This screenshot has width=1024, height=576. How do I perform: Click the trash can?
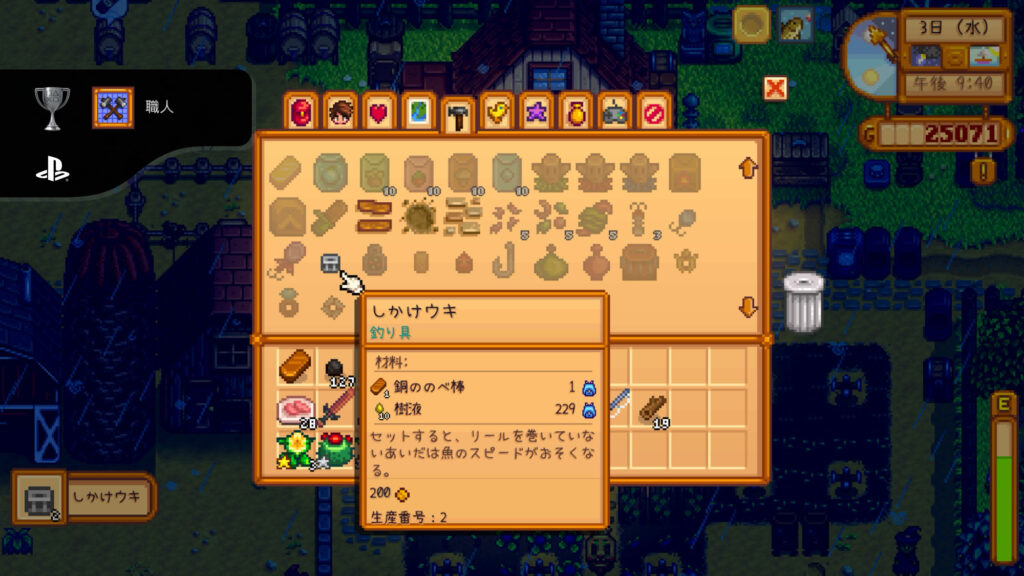[802, 301]
